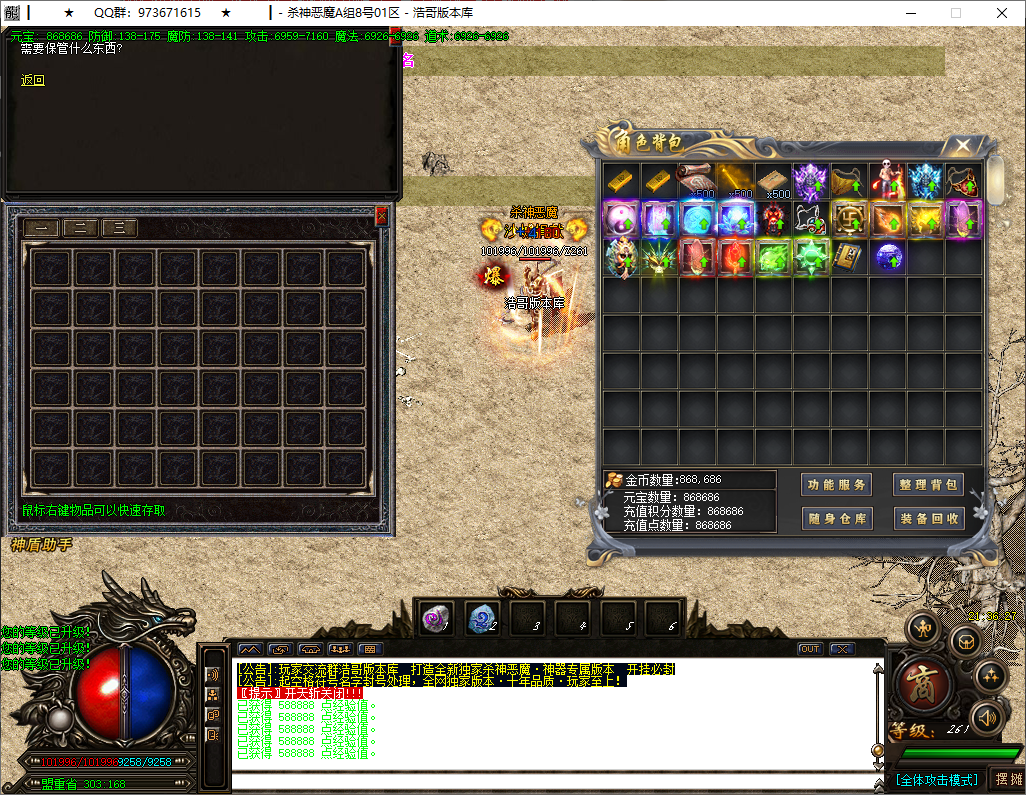This screenshot has width=1026, height=795.
Task: Select the yin-yang orb item in the backpack
Action: 621,219
